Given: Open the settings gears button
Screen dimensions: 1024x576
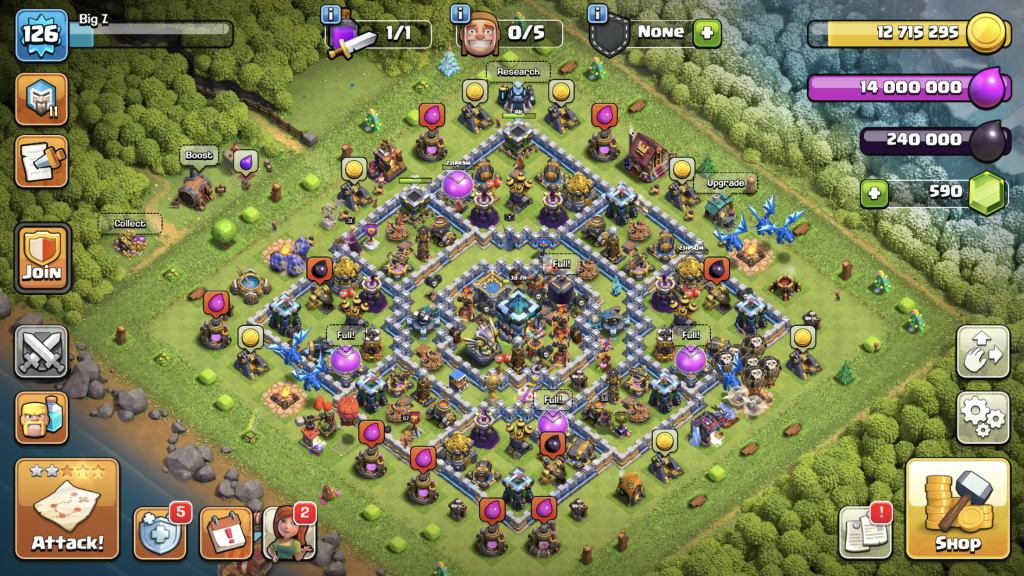Looking at the screenshot, I should [982, 417].
